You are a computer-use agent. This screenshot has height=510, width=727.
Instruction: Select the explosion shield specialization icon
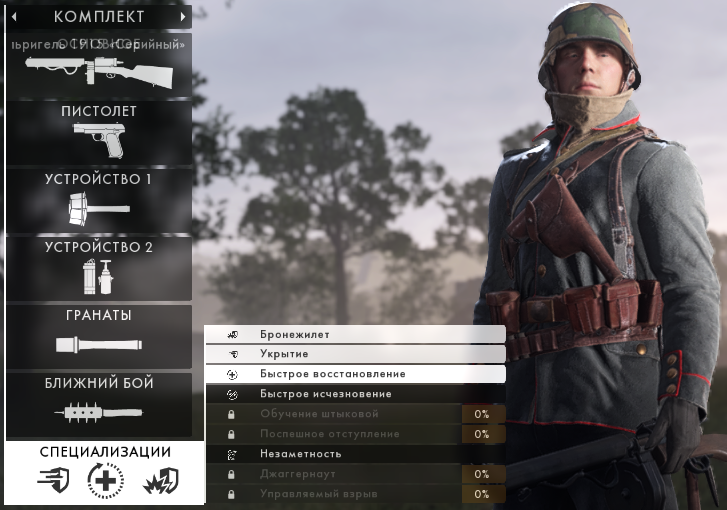click(x=159, y=481)
